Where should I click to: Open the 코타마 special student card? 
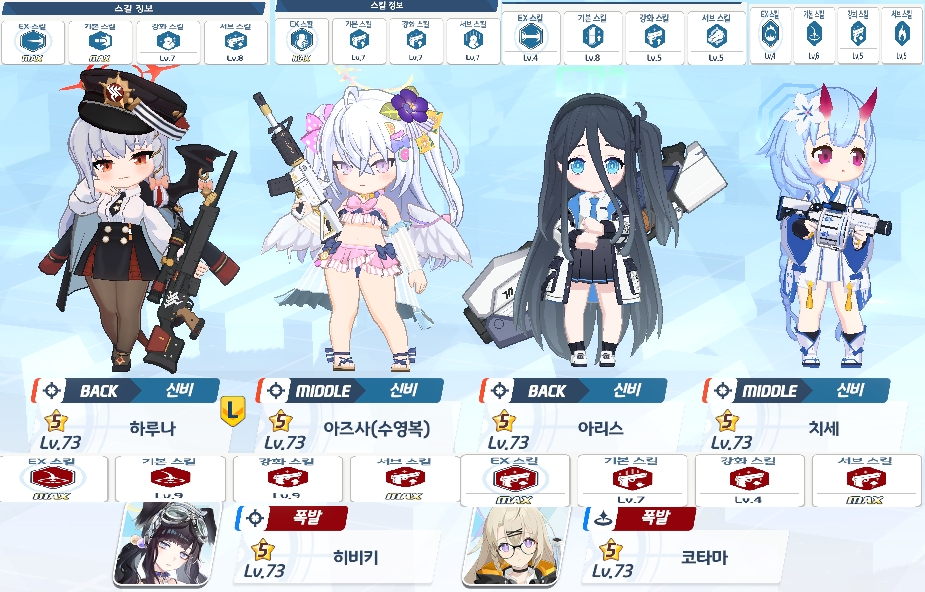tap(686, 556)
